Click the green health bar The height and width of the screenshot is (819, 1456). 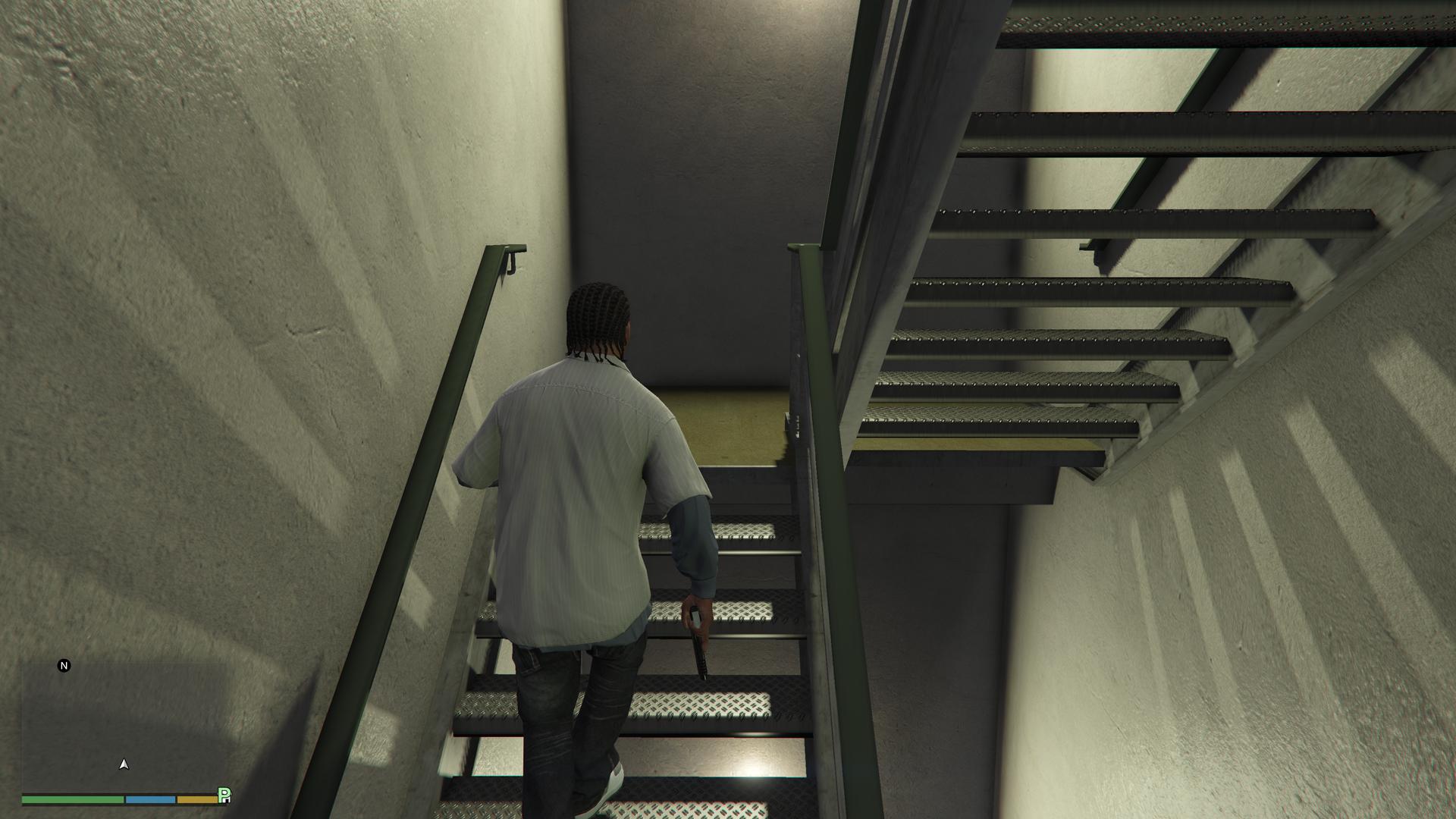point(72,800)
